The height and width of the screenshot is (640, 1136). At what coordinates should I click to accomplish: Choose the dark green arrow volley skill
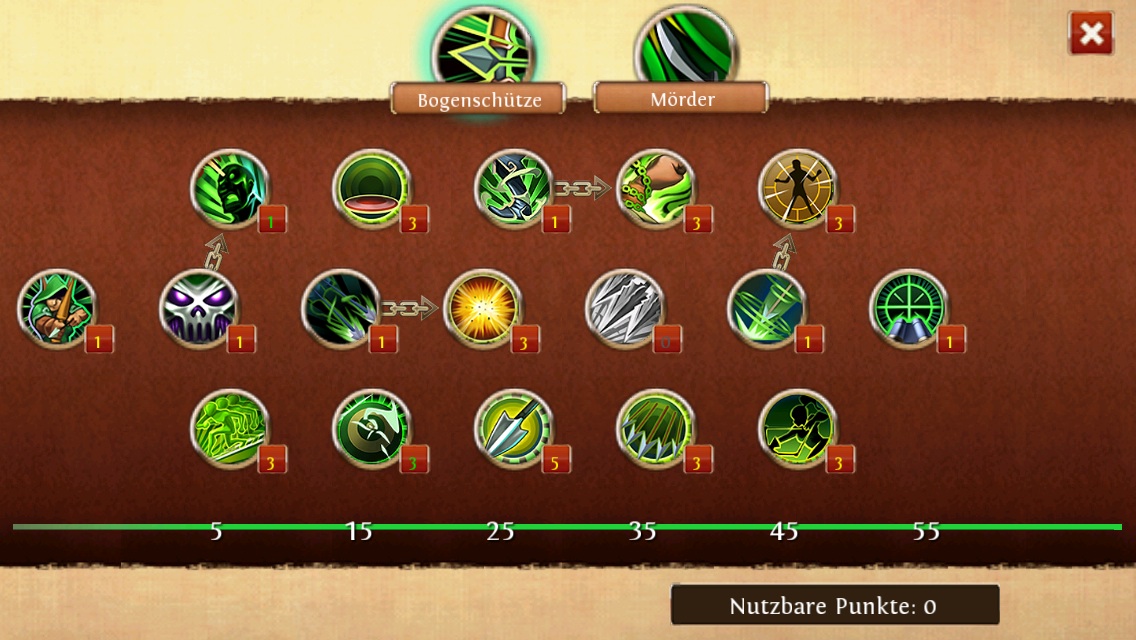341,309
